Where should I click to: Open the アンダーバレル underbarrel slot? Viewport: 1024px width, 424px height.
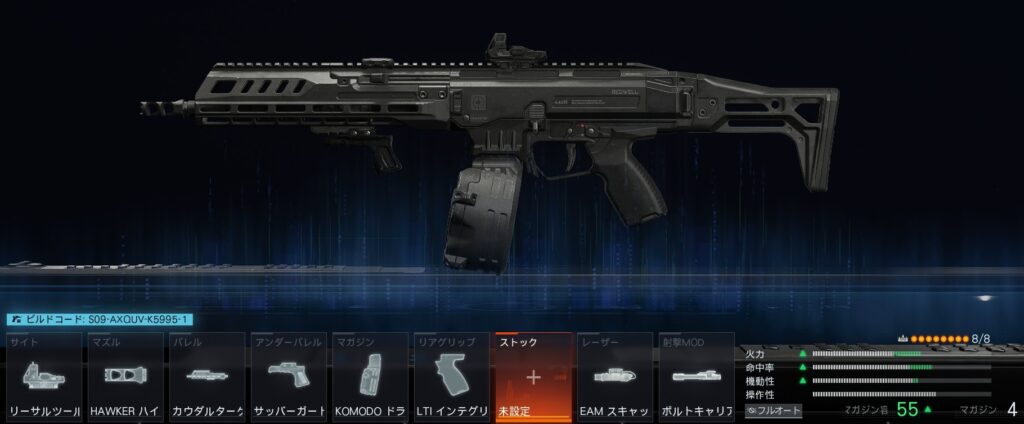(x=288, y=378)
